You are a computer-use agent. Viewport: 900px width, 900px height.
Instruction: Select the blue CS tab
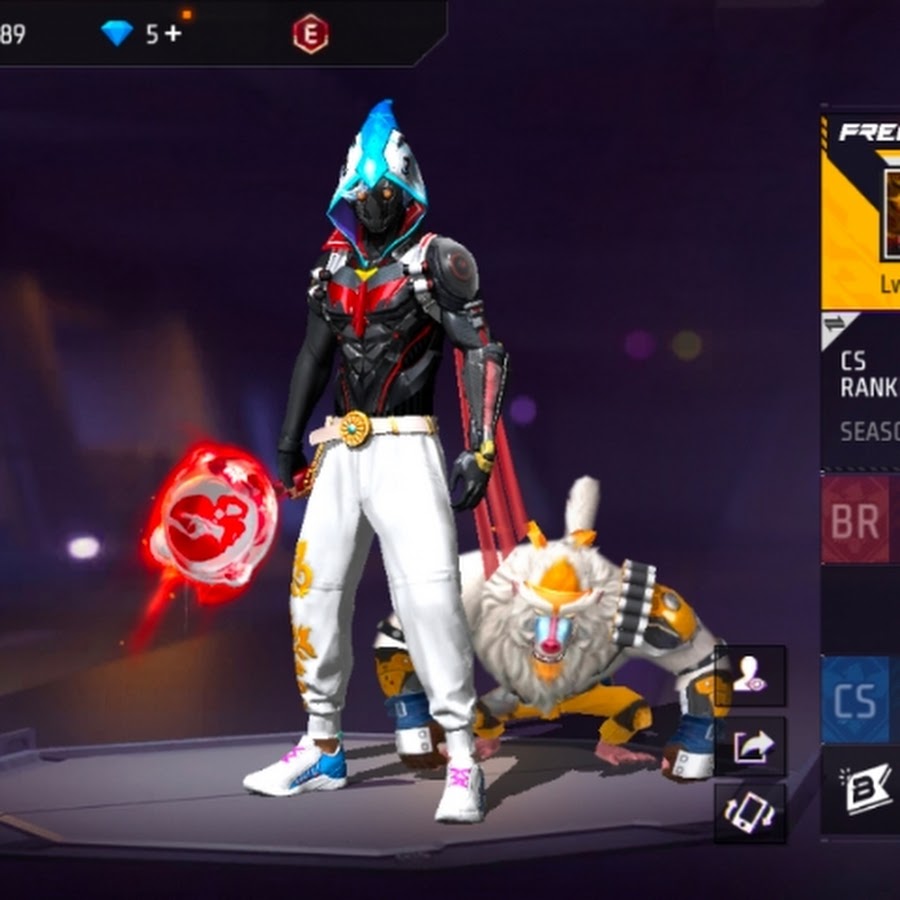(857, 699)
